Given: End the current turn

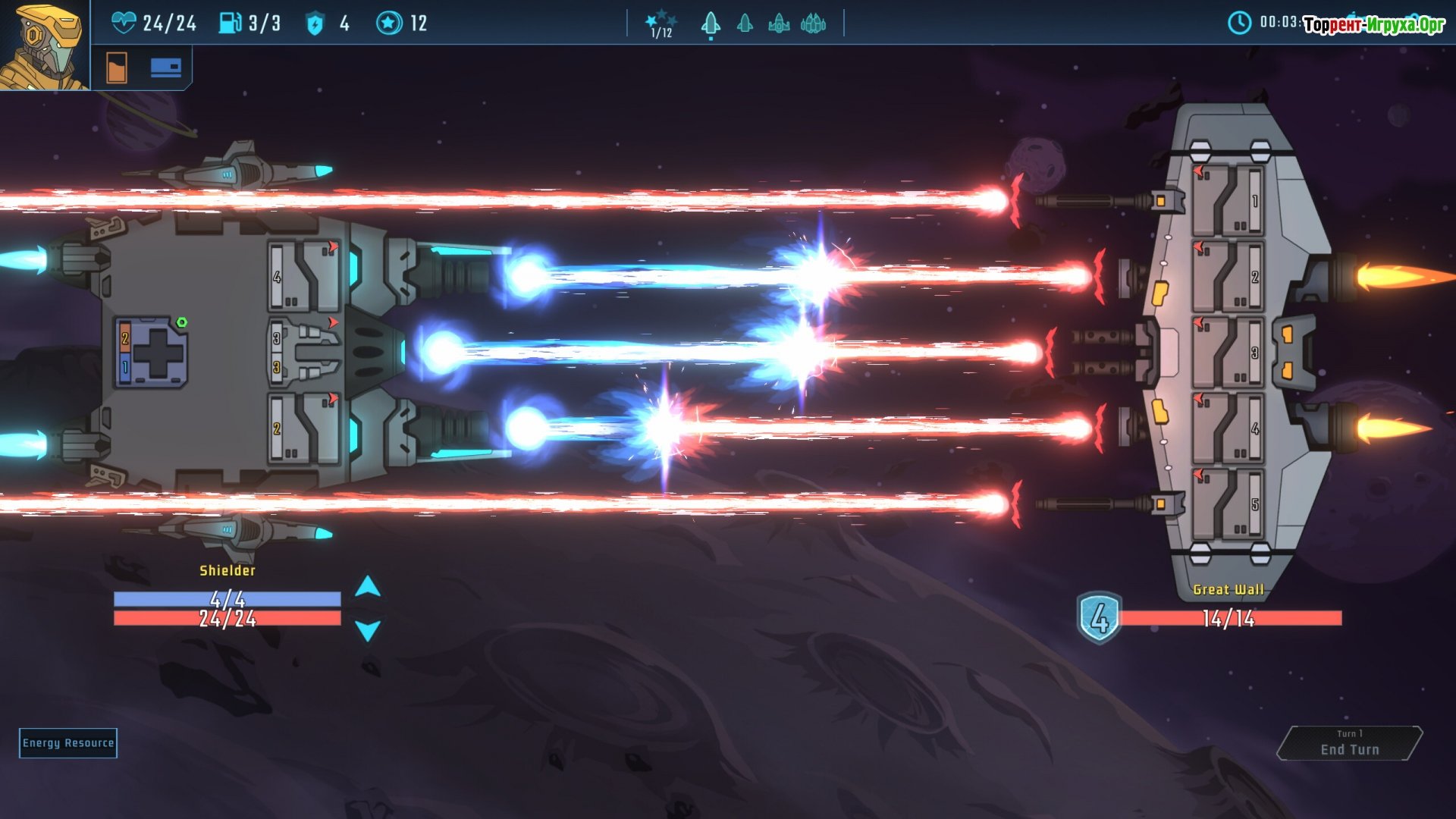Looking at the screenshot, I should (x=1350, y=744).
